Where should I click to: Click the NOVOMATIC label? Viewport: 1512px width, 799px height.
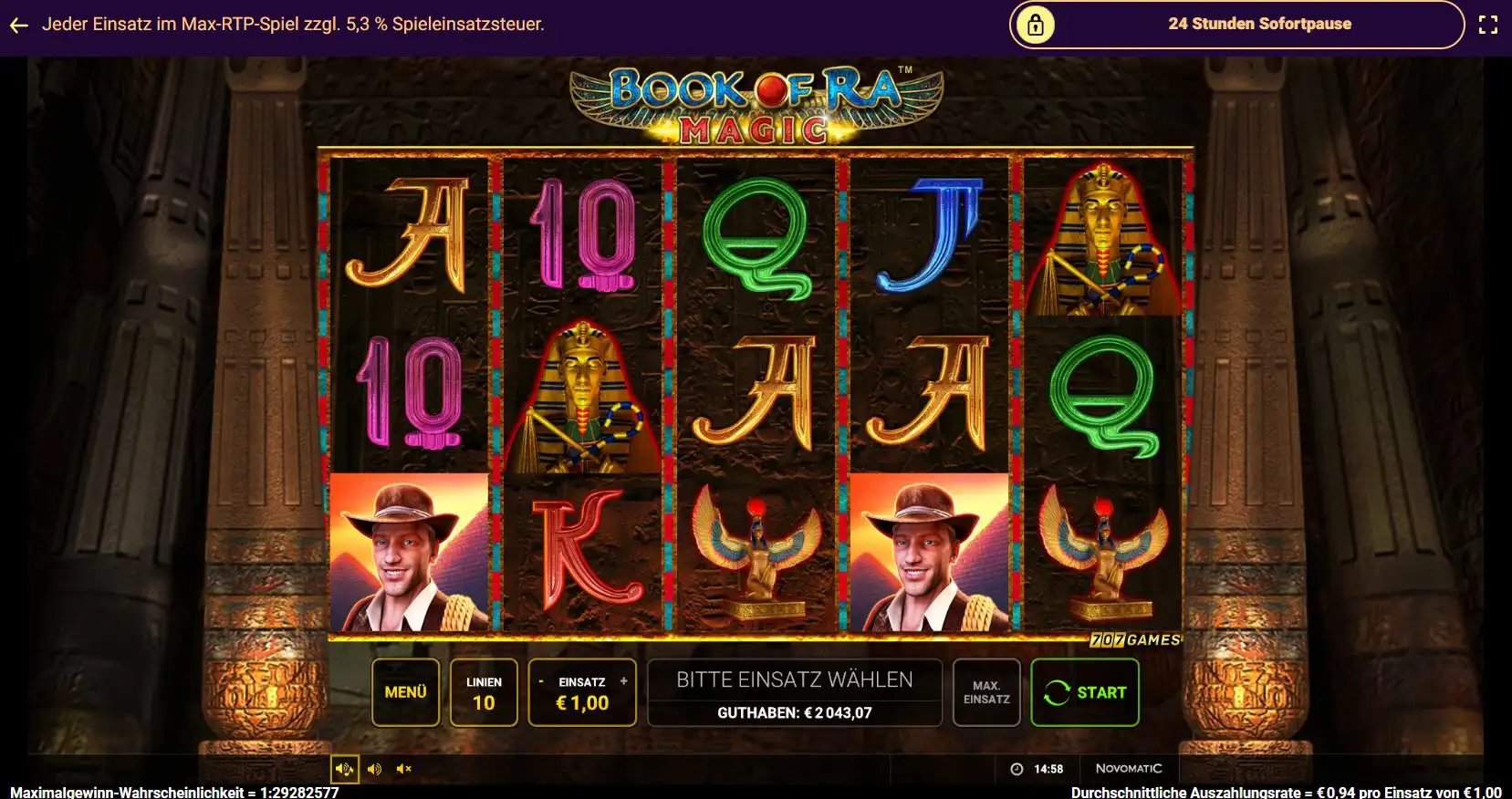[1131, 769]
